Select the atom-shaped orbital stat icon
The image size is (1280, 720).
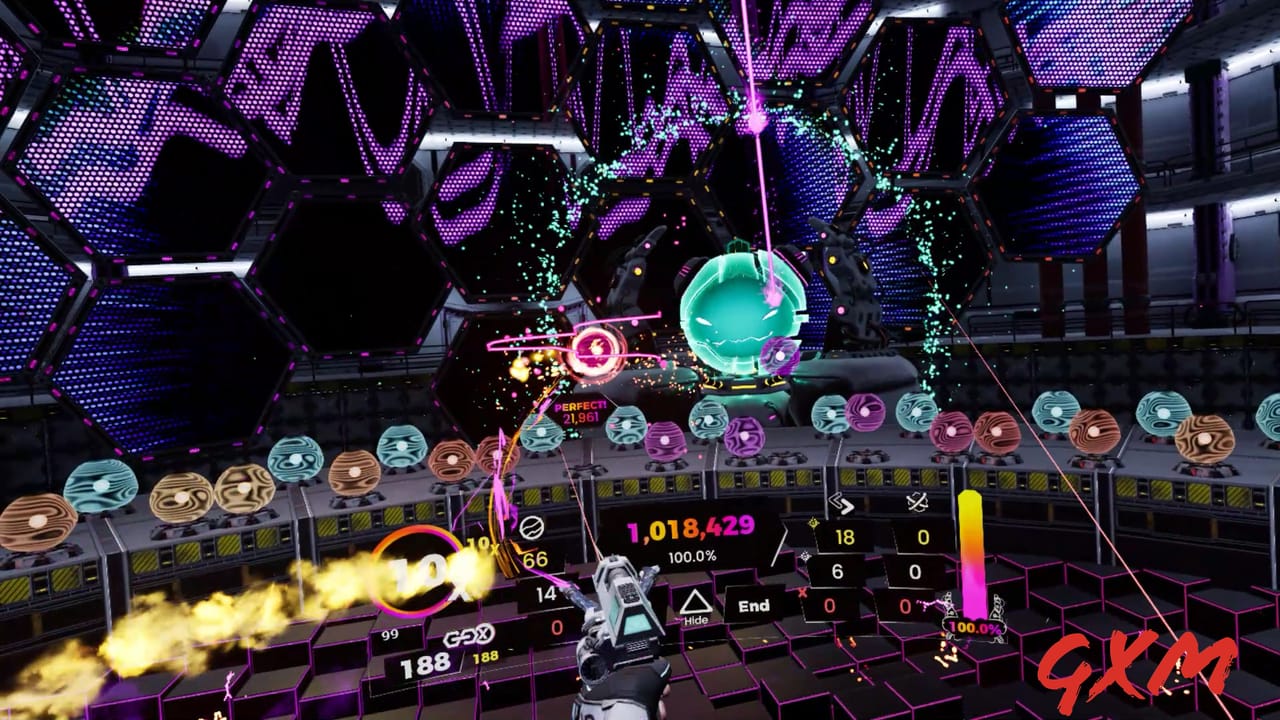pyautogui.click(x=917, y=501)
